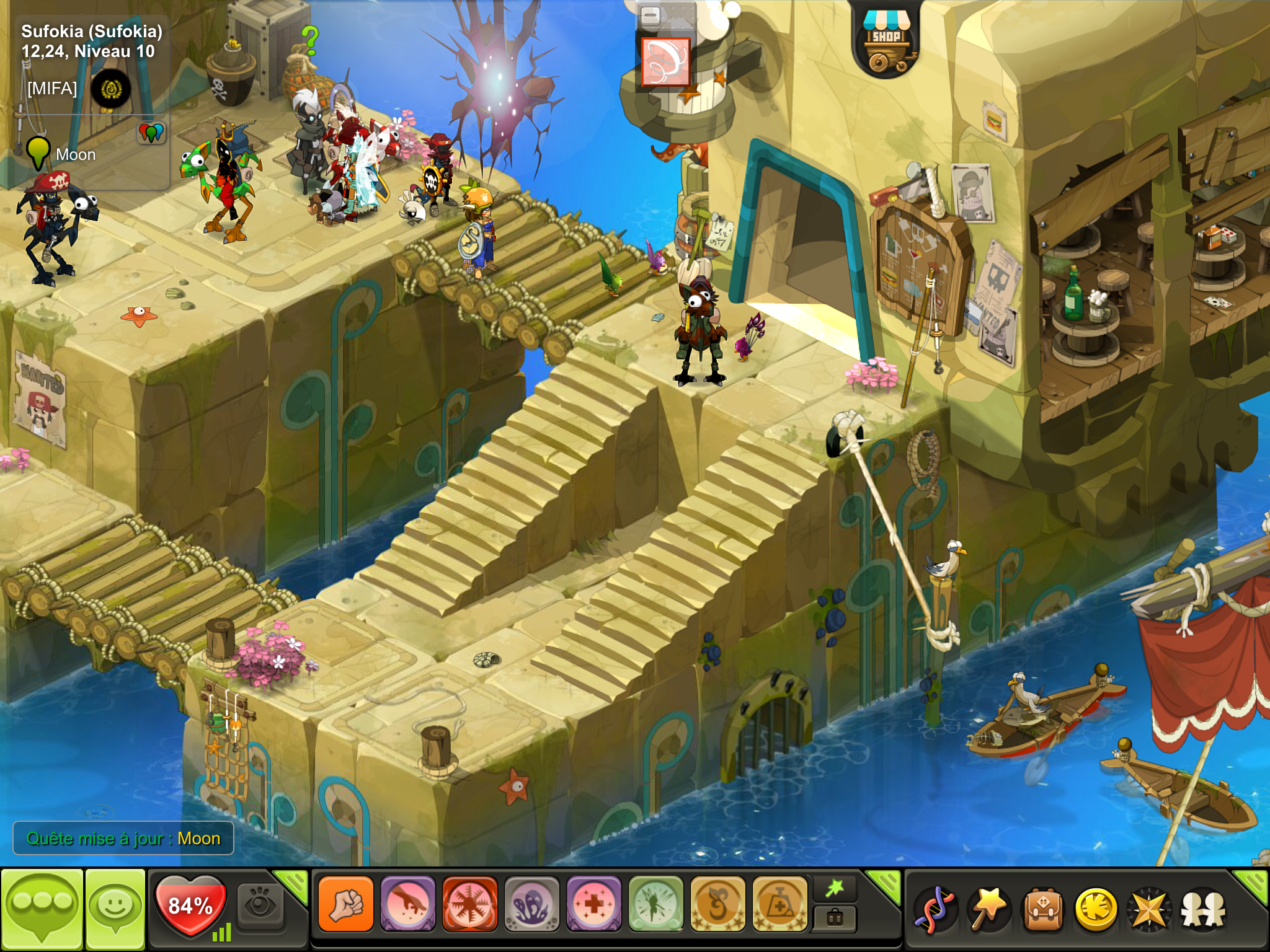Open the chat speech bubble
The height and width of the screenshot is (952, 1270).
[x=42, y=909]
